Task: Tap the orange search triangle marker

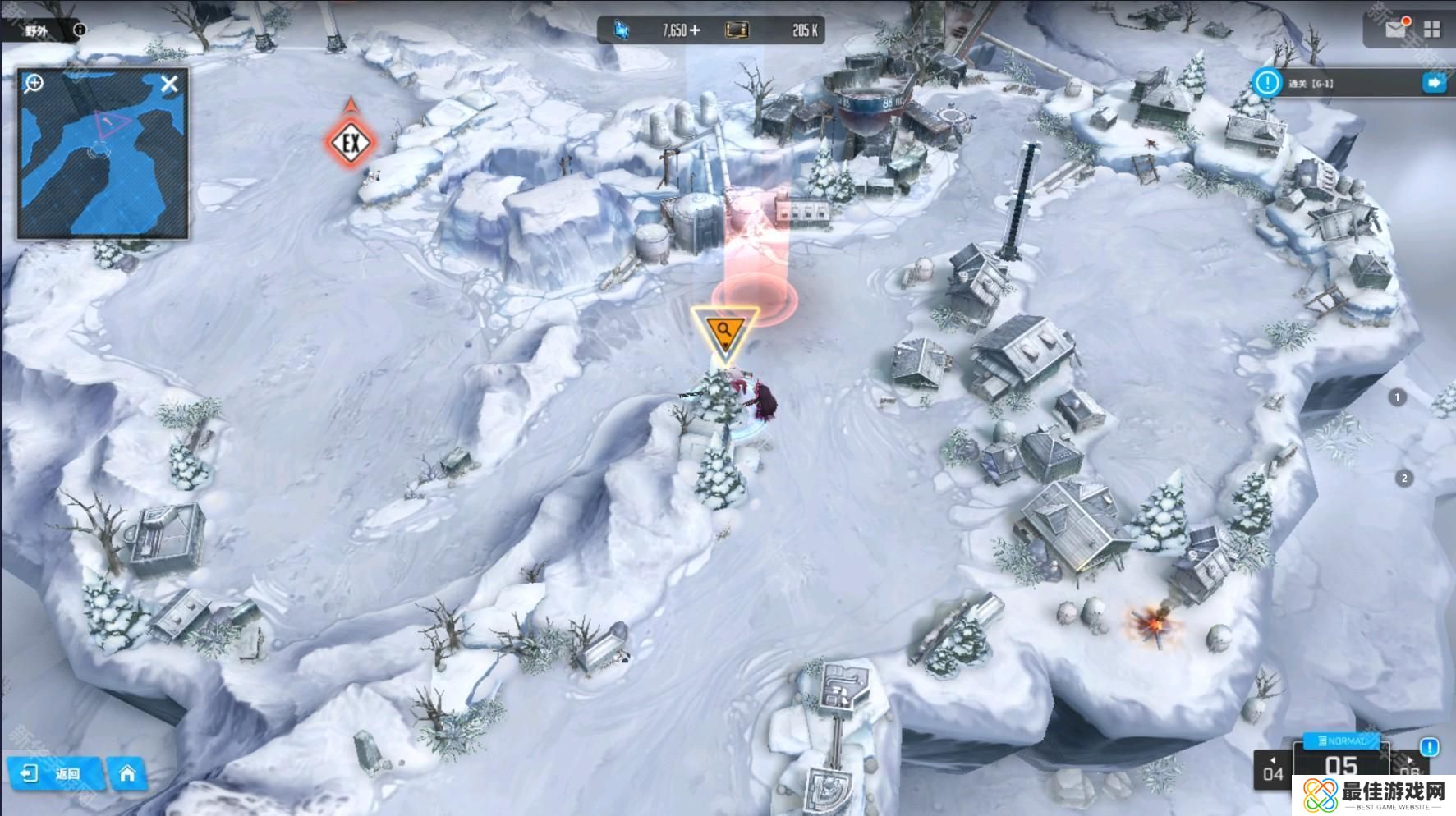Action: (x=724, y=332)
